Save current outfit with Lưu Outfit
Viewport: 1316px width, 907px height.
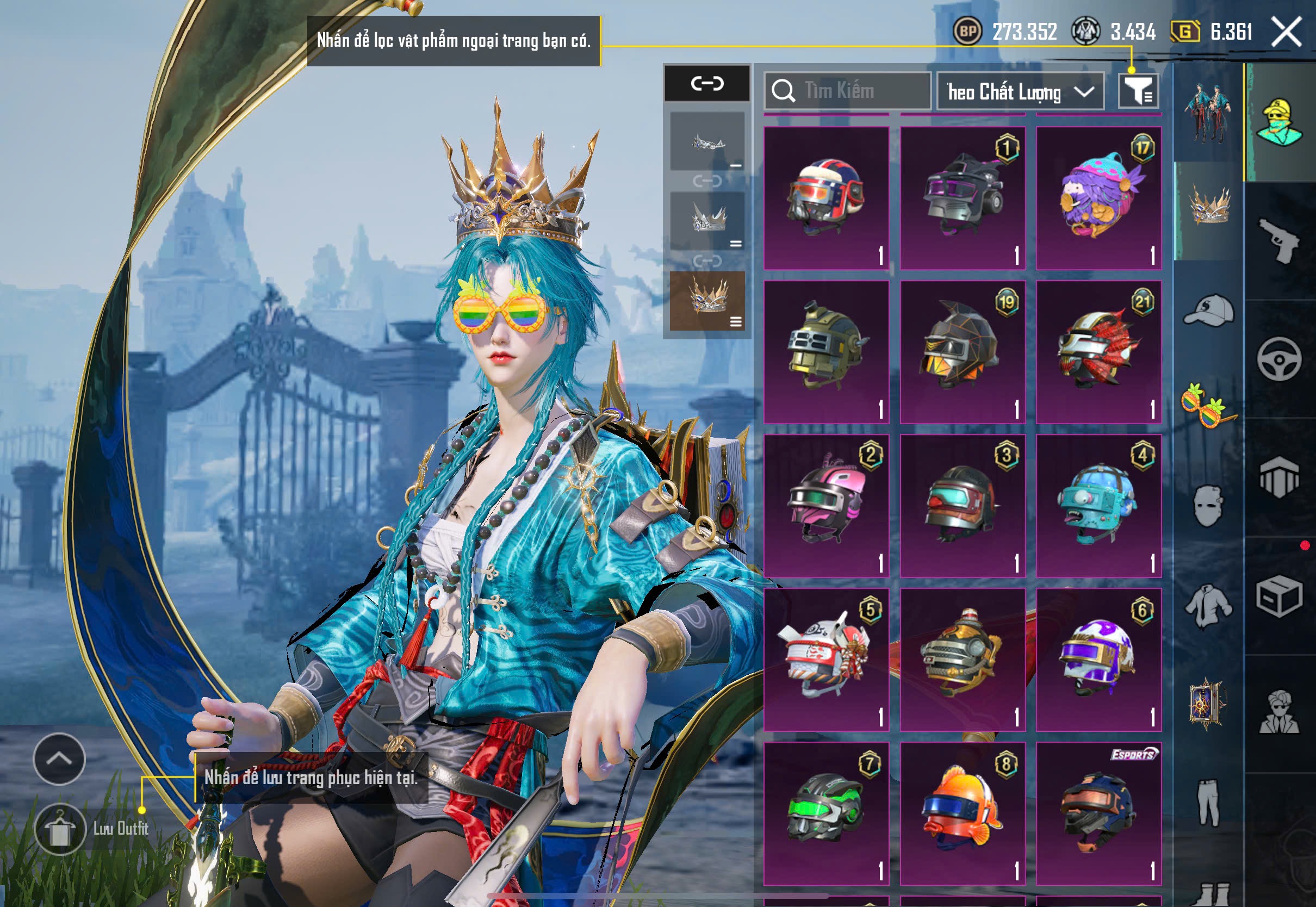[61, 829]
